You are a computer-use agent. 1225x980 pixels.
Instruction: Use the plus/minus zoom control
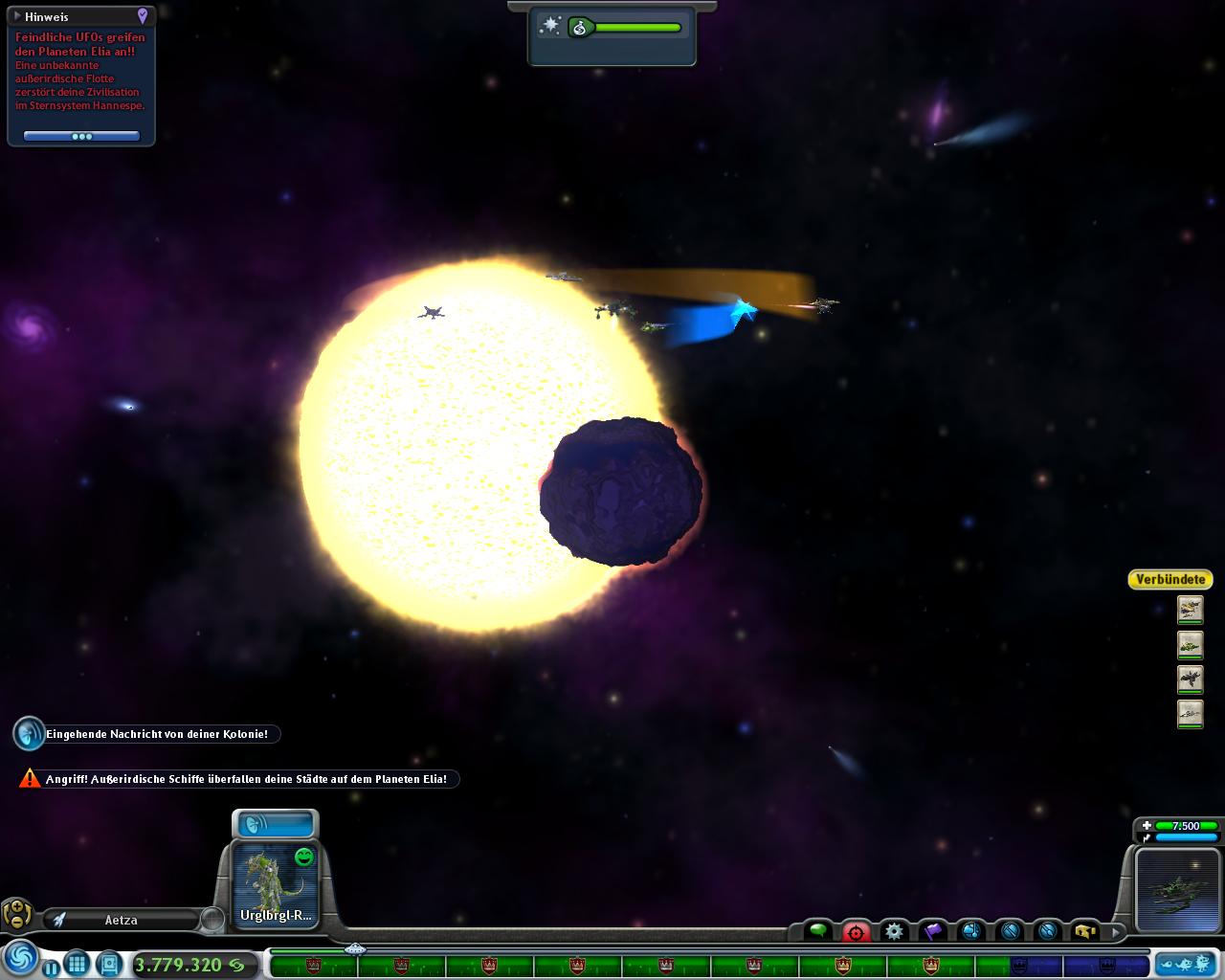click(x=16, y=915)
